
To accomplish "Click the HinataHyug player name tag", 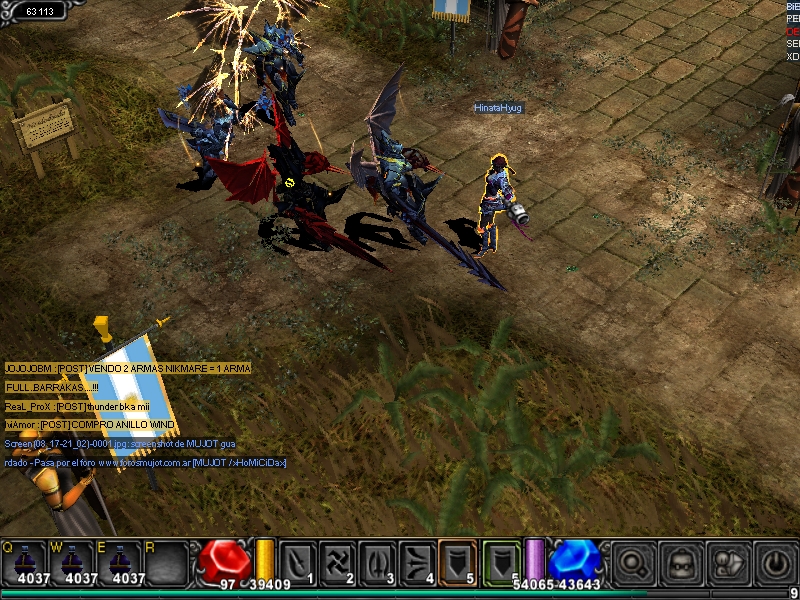I will (498, 107).
